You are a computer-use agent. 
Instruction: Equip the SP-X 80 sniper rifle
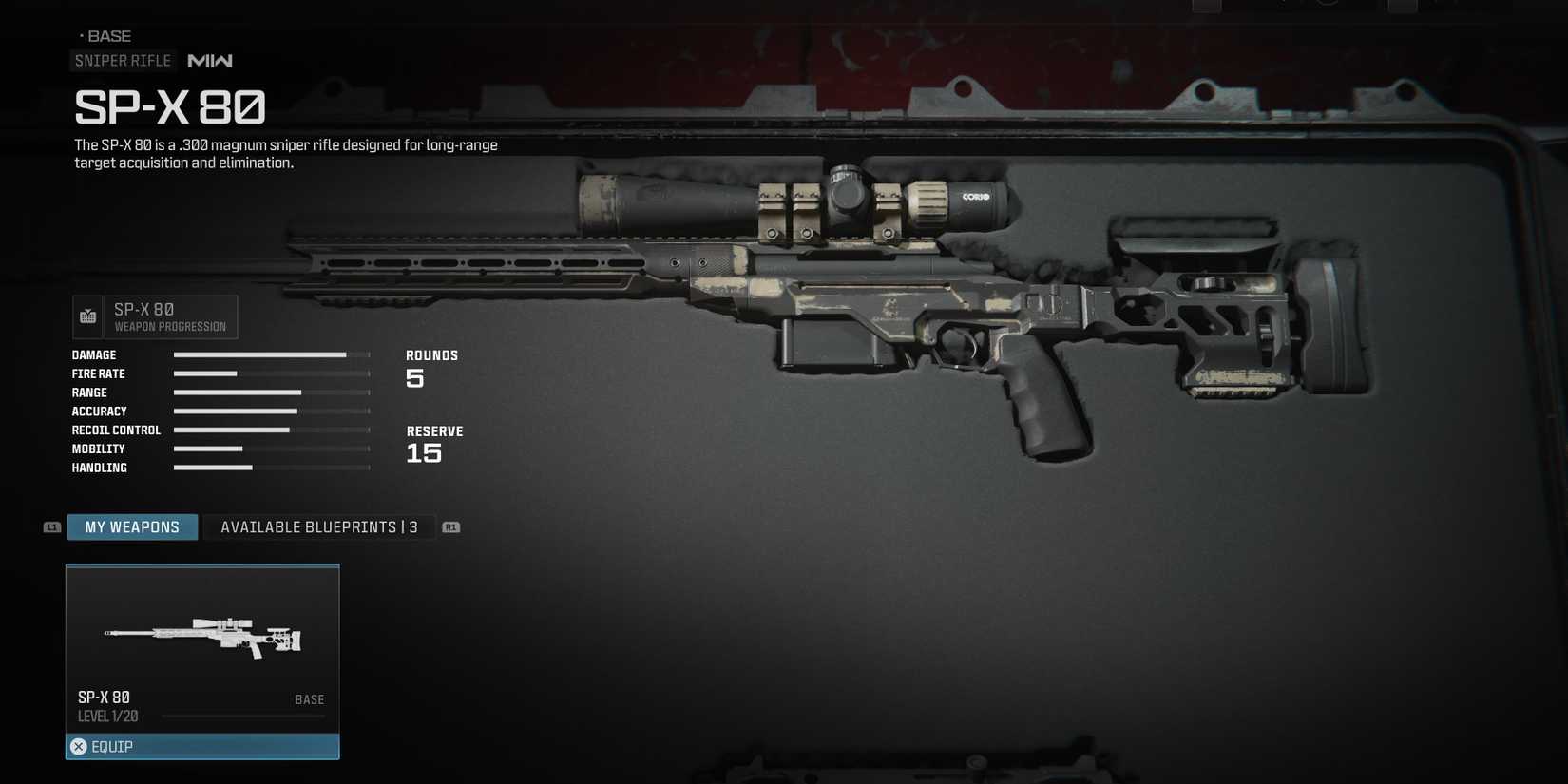[201, 747]
